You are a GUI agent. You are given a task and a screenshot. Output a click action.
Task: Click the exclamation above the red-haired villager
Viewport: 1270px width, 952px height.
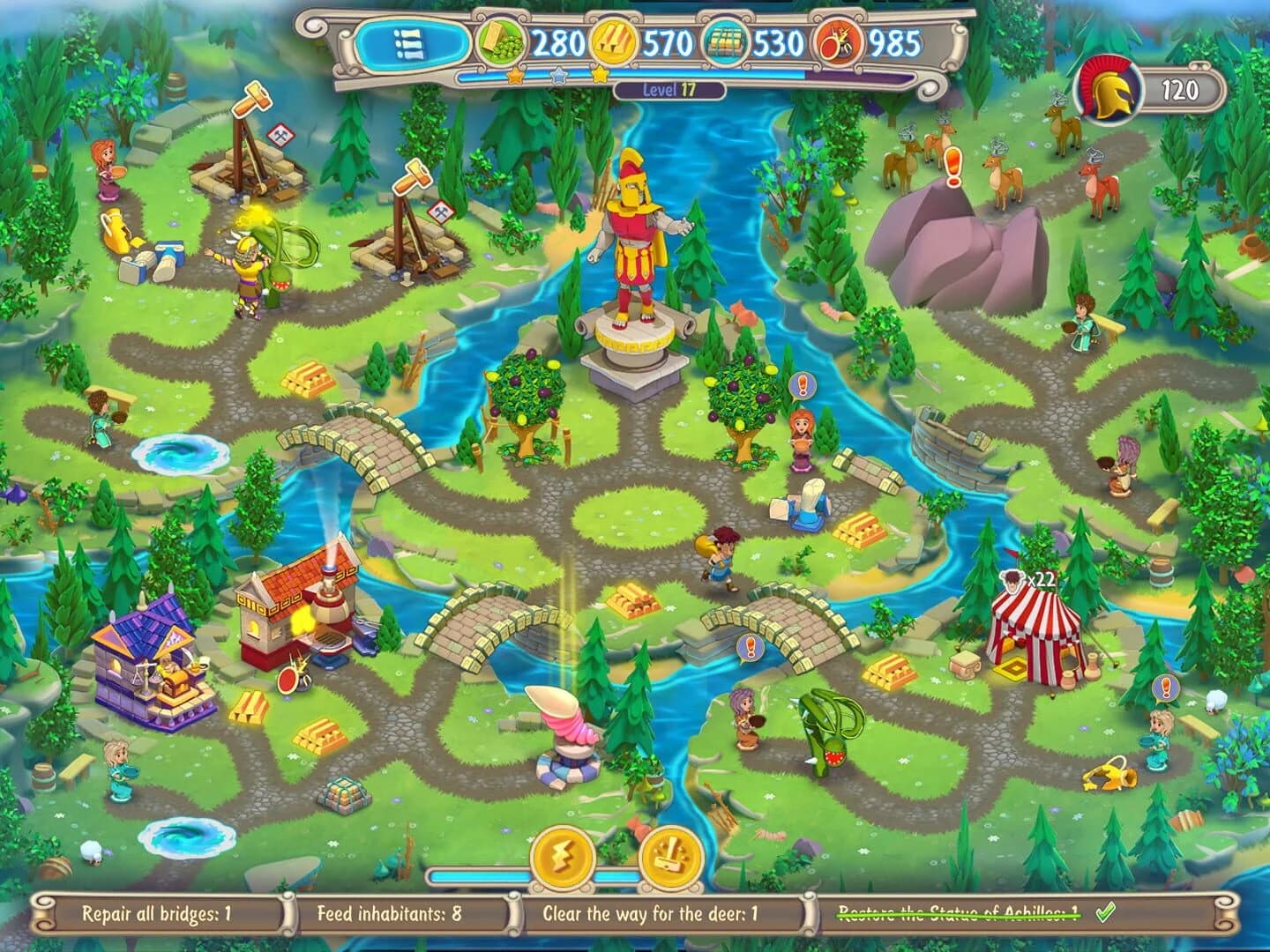pyautogui.click(x=801, y=383)
